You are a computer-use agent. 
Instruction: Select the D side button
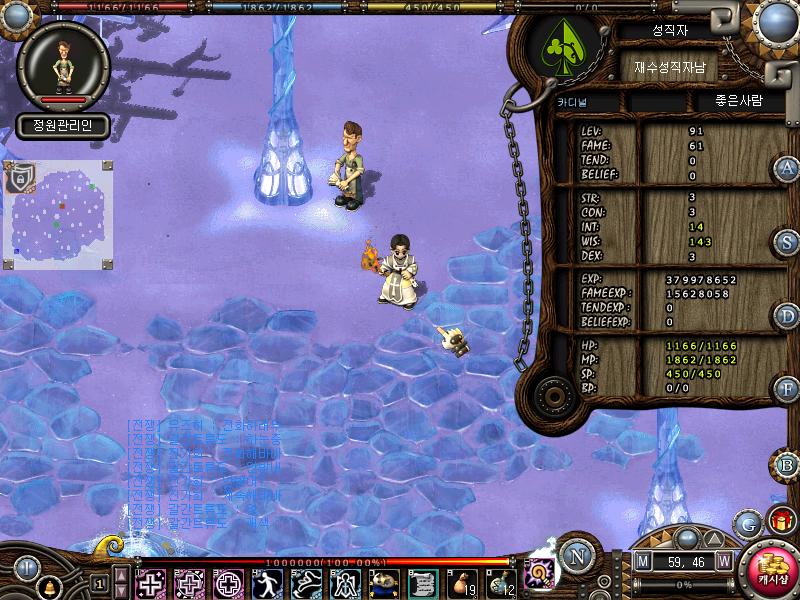(x=788, y=316)
